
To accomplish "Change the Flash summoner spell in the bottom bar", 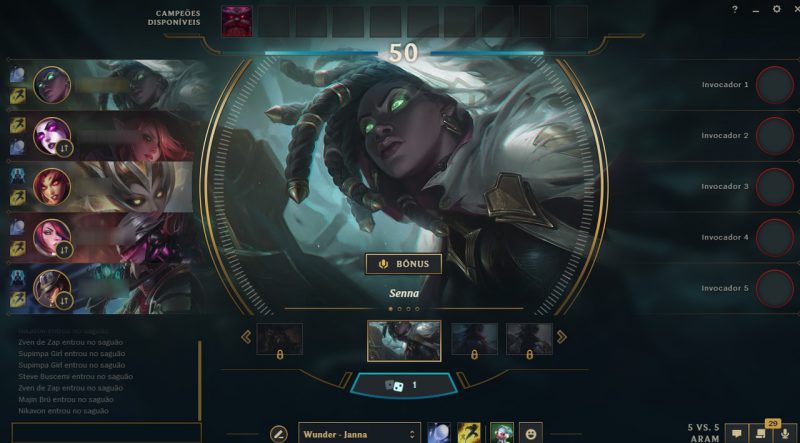I will click(469, 433).
